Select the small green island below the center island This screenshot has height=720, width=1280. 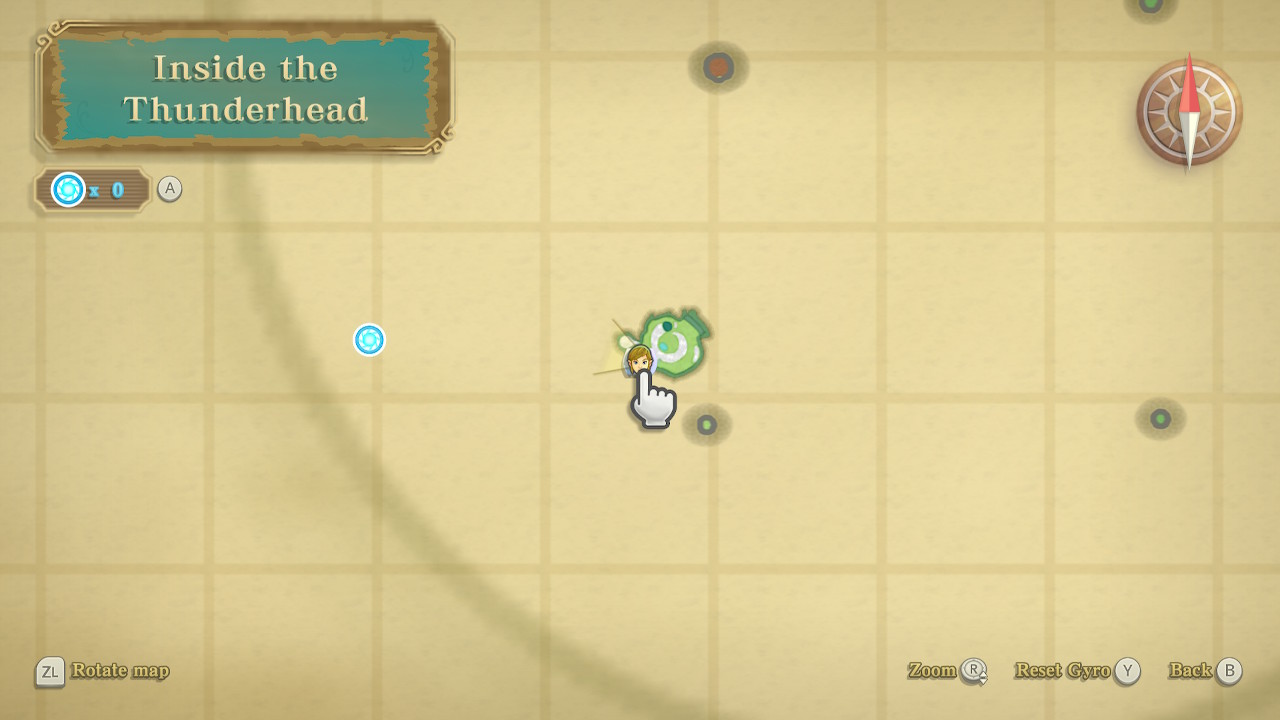(707, 425)
